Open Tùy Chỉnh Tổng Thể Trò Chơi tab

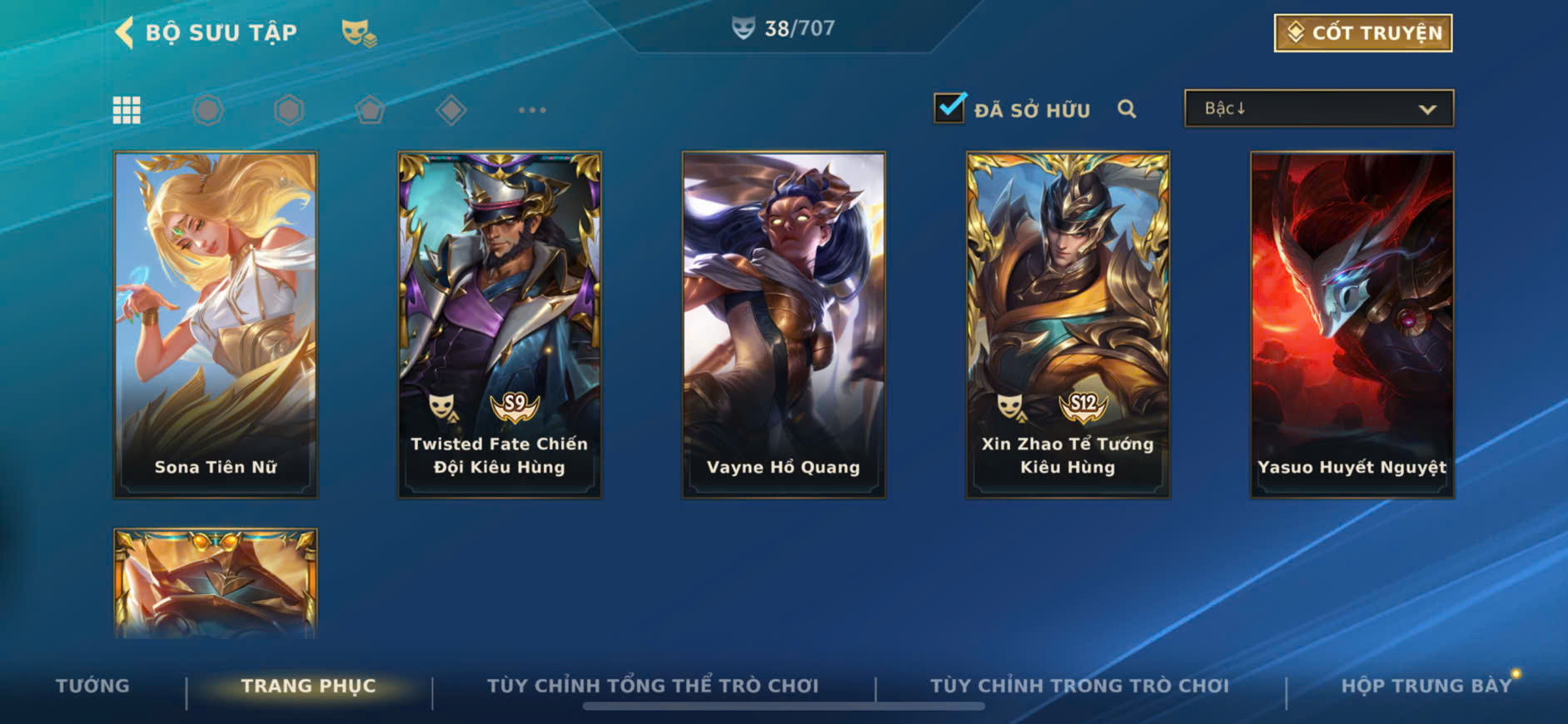click(653, 686)
